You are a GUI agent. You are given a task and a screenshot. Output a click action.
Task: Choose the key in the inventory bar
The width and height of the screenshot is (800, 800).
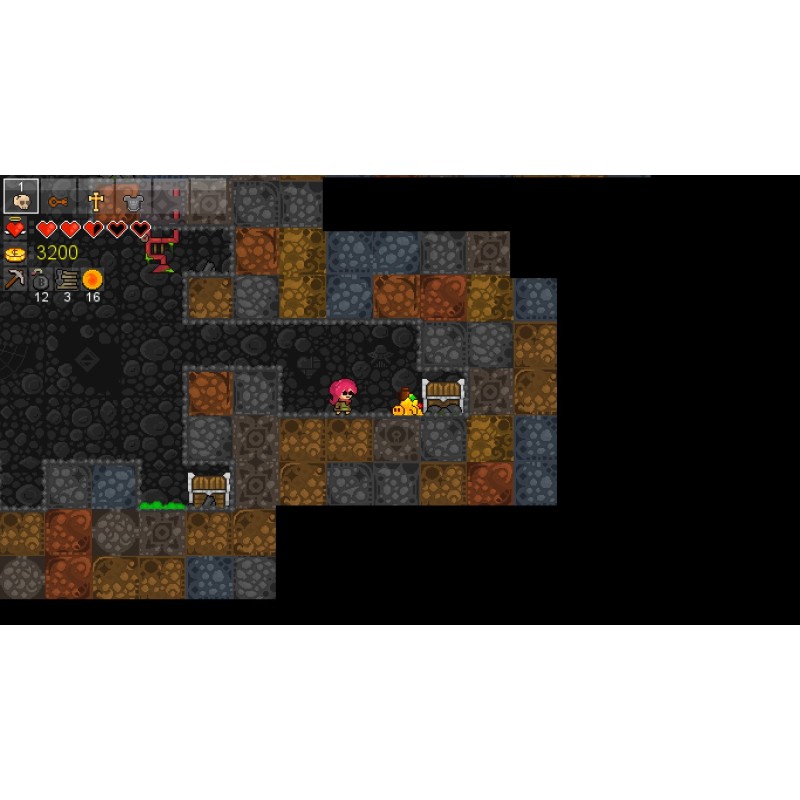pyautogui.click(x=58, y=200)
